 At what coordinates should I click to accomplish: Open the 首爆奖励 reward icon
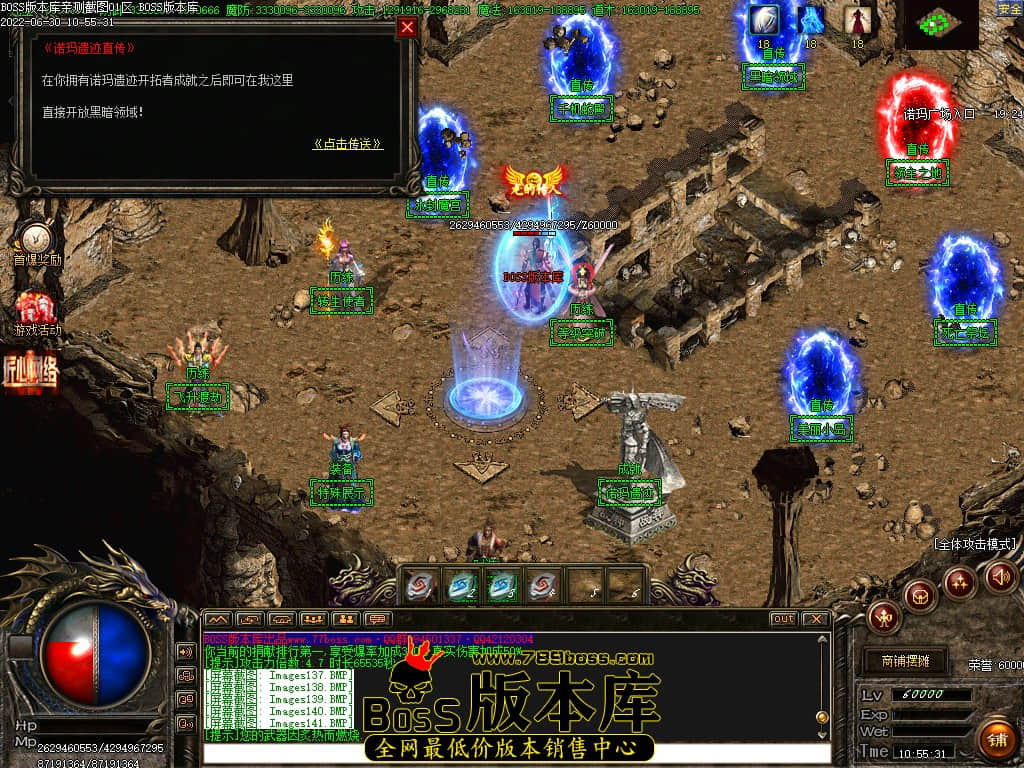pos(37,240)
